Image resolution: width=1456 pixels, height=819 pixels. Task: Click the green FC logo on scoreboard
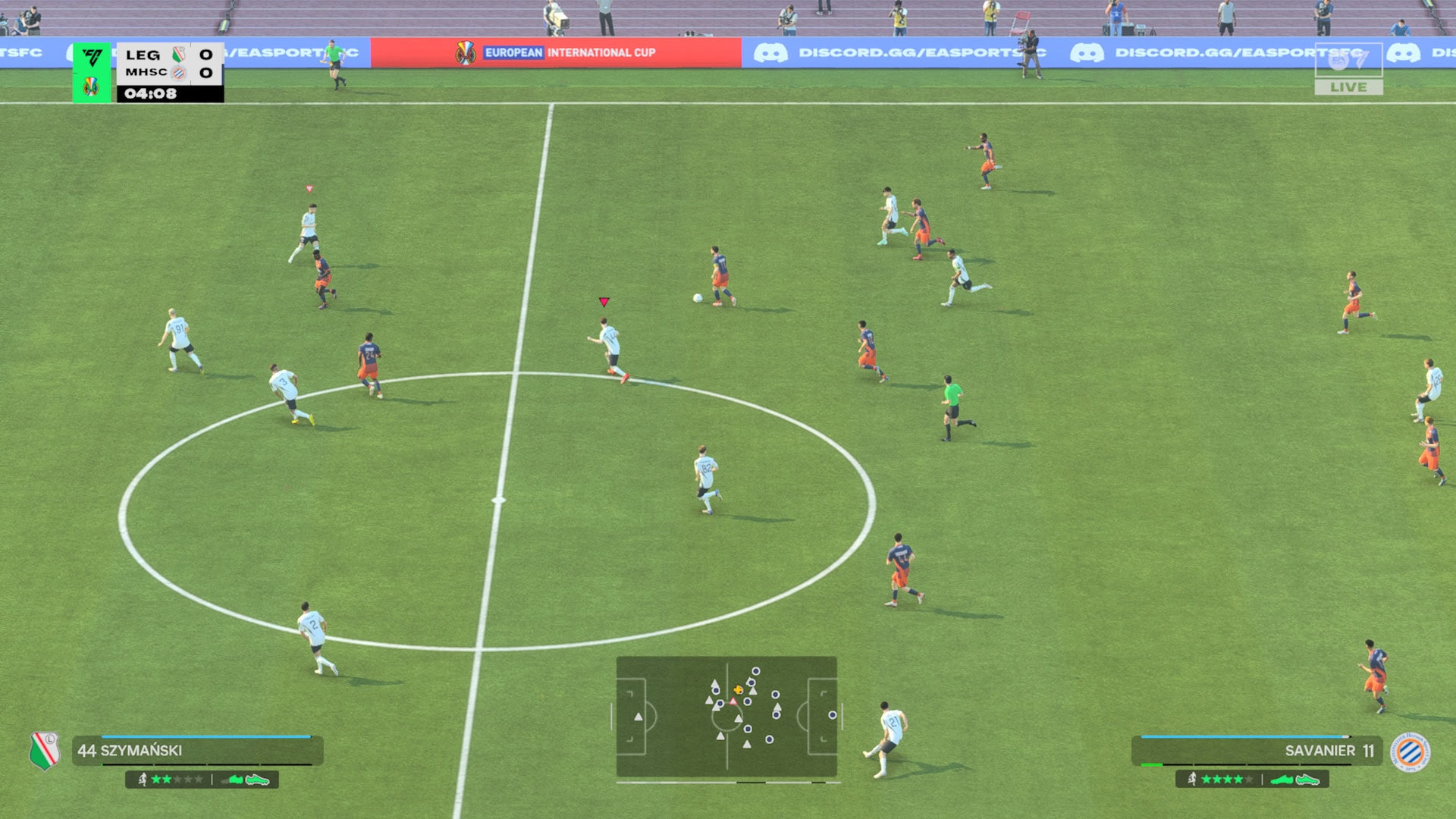pyautogui.click(x=93, y=58)
